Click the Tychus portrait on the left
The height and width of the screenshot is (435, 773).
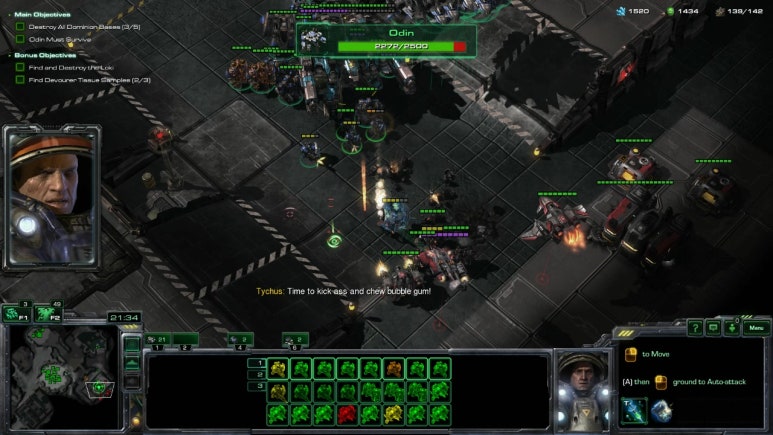52,198
